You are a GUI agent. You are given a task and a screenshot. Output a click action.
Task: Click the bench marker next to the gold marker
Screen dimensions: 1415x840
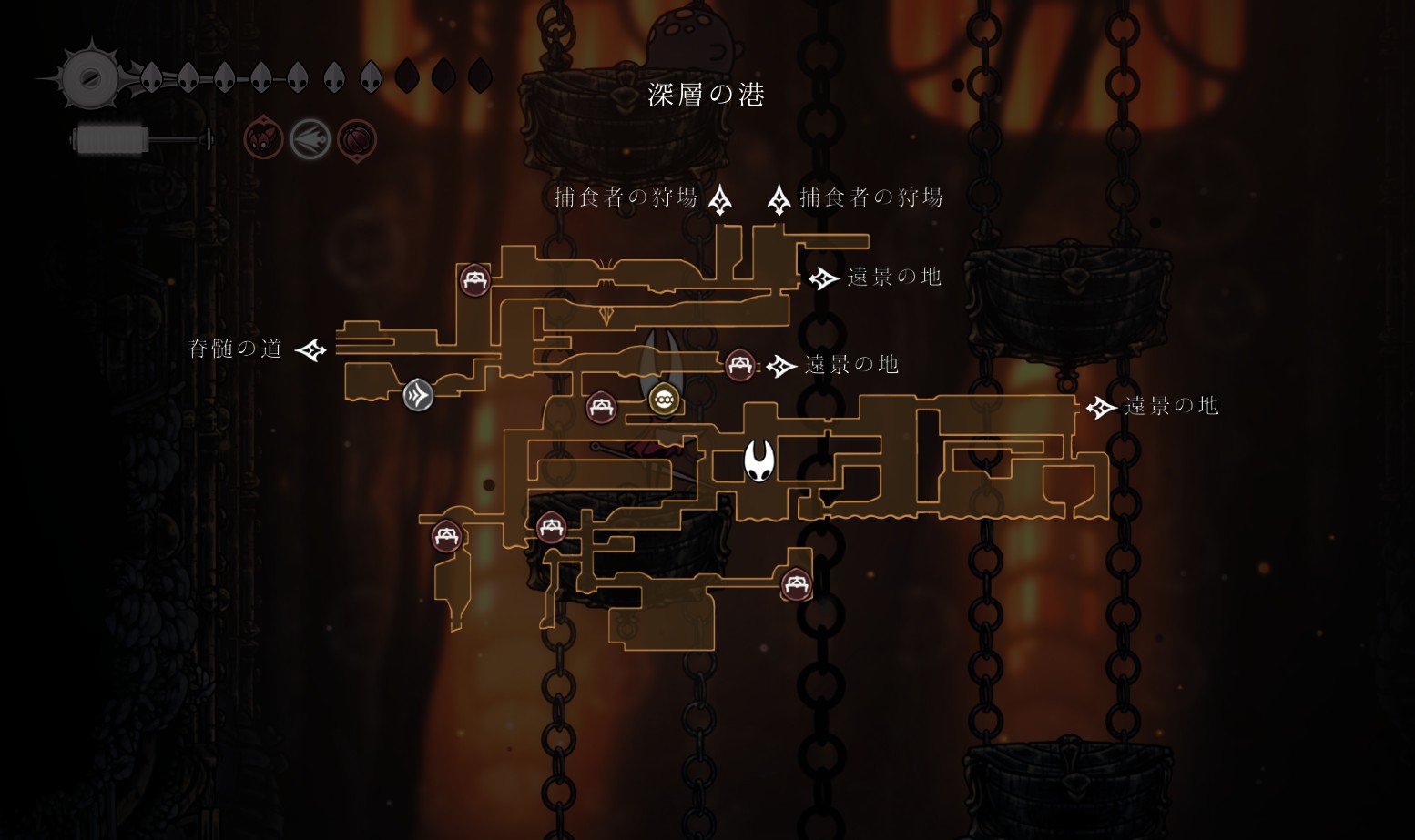coord(601,407)
